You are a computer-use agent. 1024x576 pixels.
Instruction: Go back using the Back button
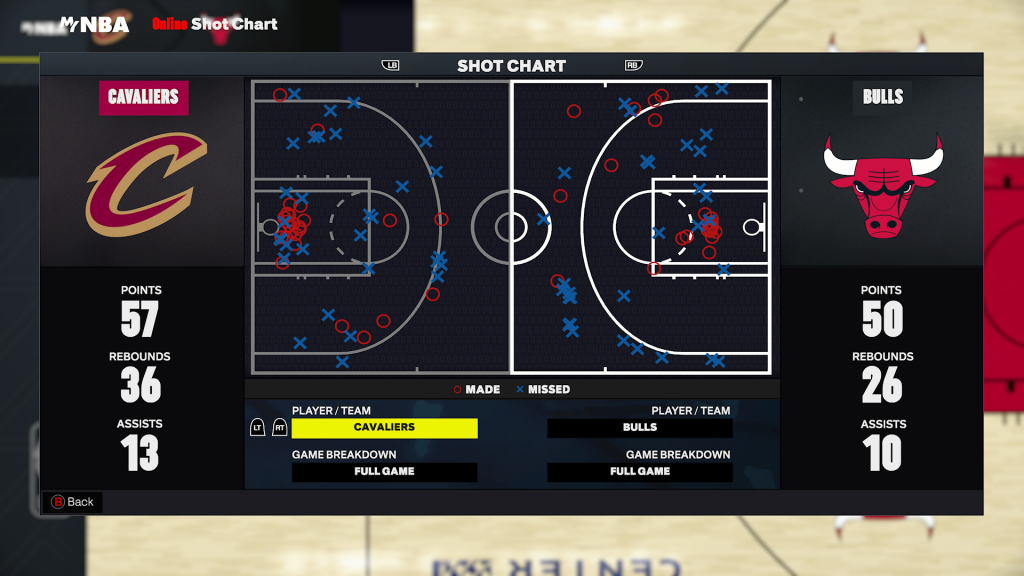(72, 502)
